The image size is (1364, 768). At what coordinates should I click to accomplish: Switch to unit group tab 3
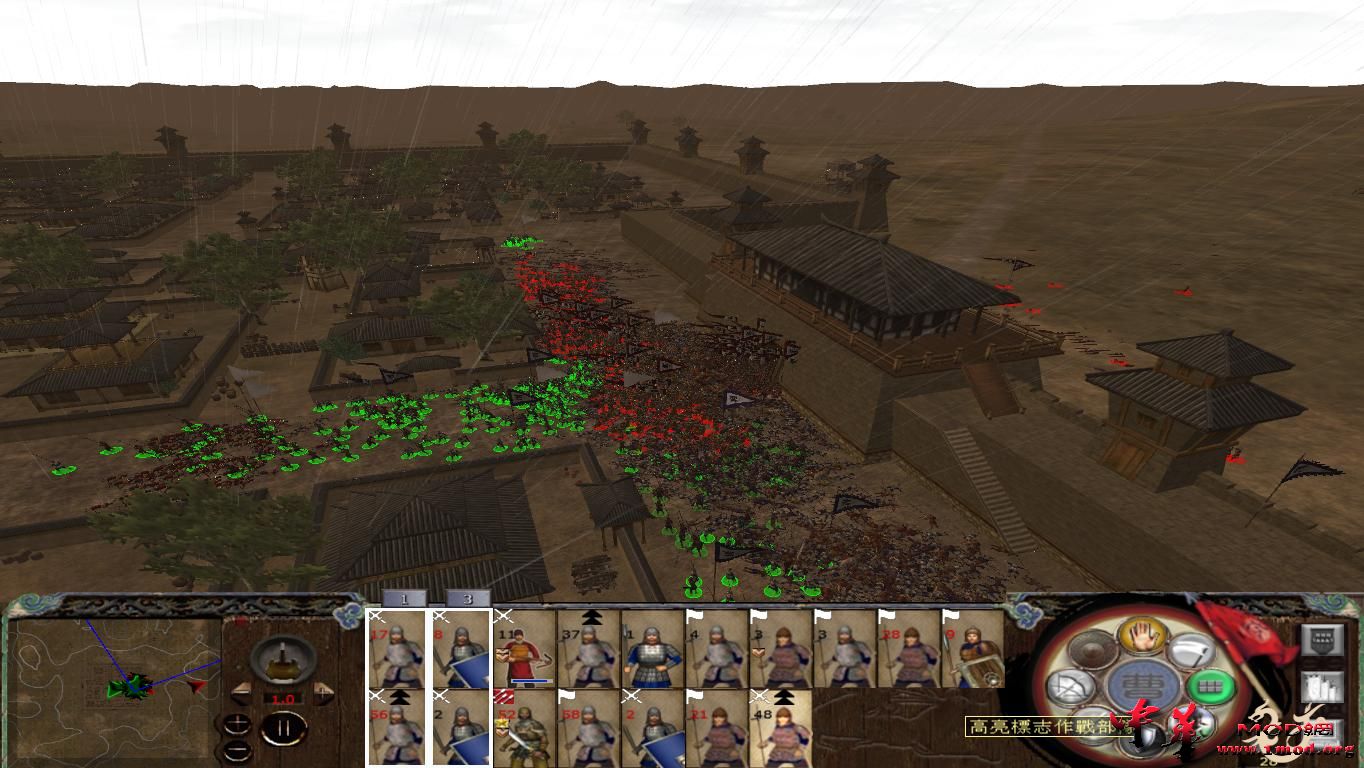click(x=468, y=599)
